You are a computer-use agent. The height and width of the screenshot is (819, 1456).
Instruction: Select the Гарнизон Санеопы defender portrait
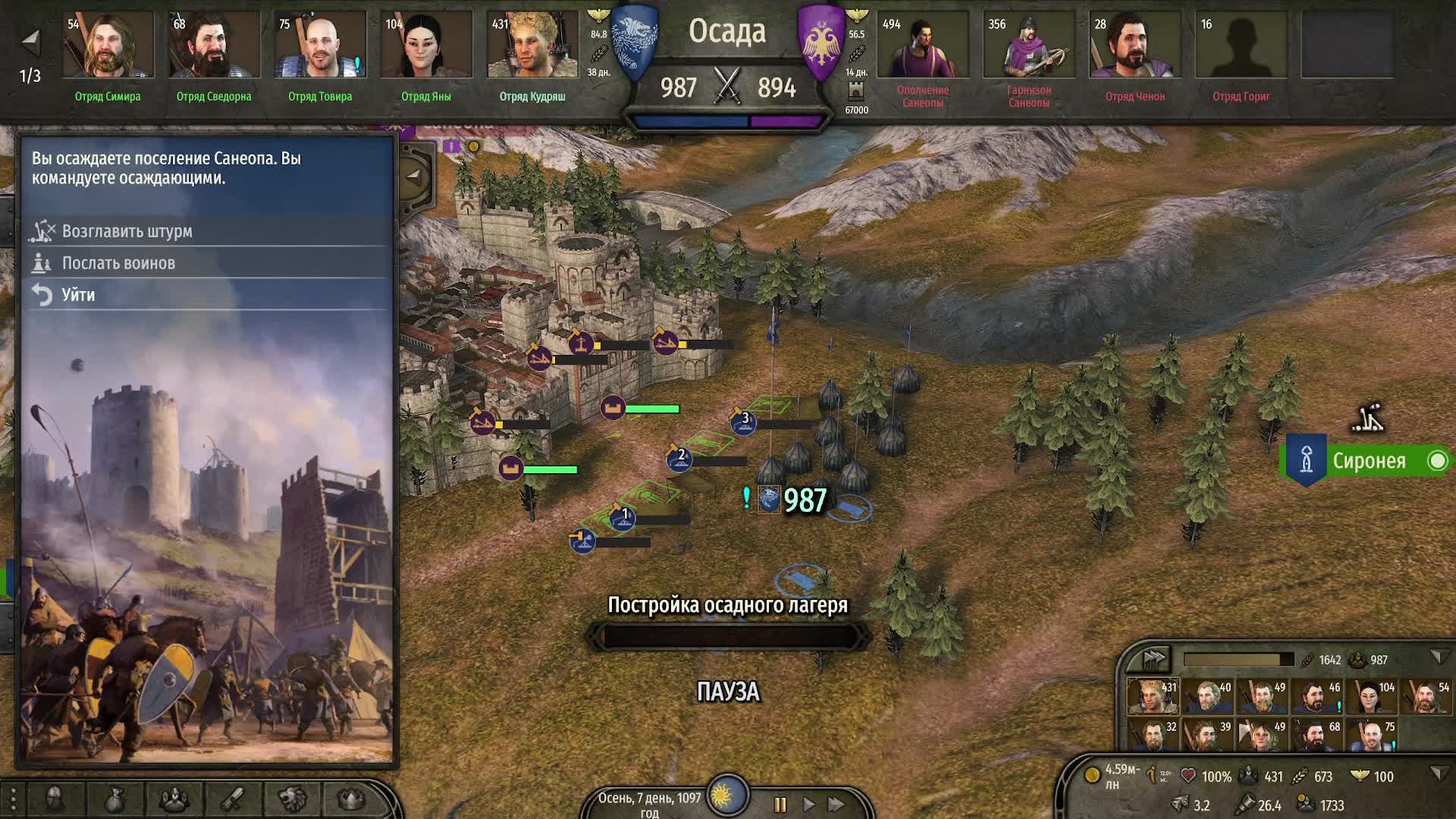pos(1028,45)
